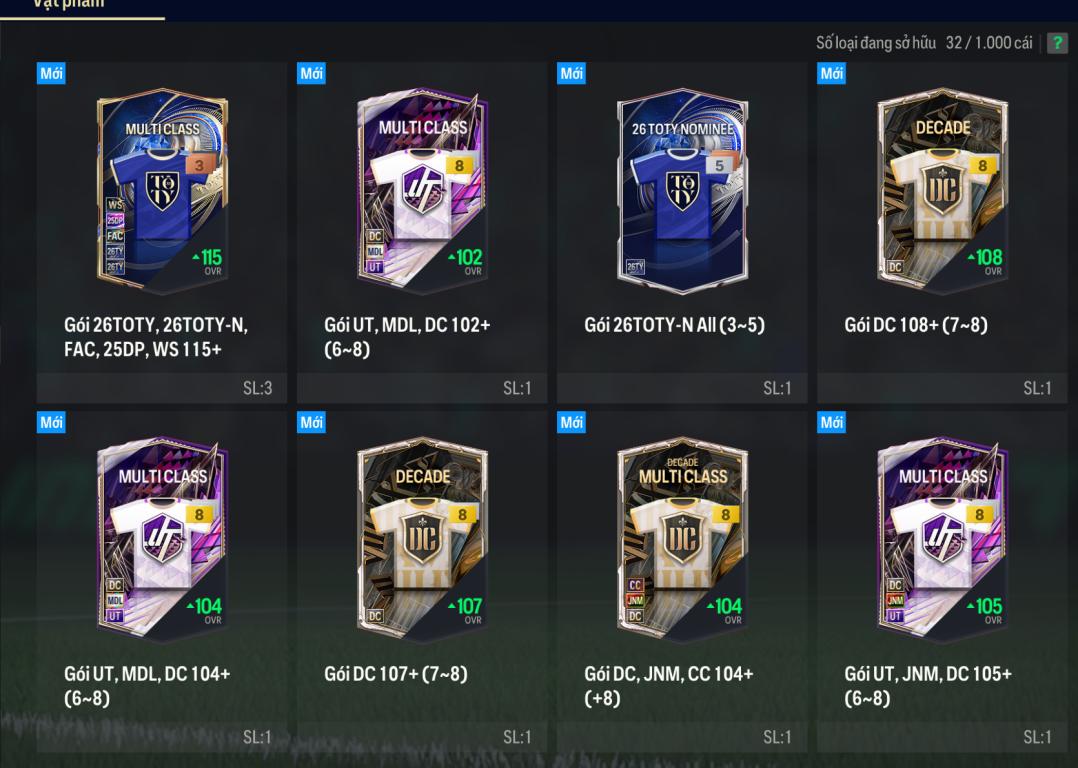Select the Gói DC, JNM, CC 104+ pack
The width and height of the screenshot is (1078, 768).
(x=682, y=542)
